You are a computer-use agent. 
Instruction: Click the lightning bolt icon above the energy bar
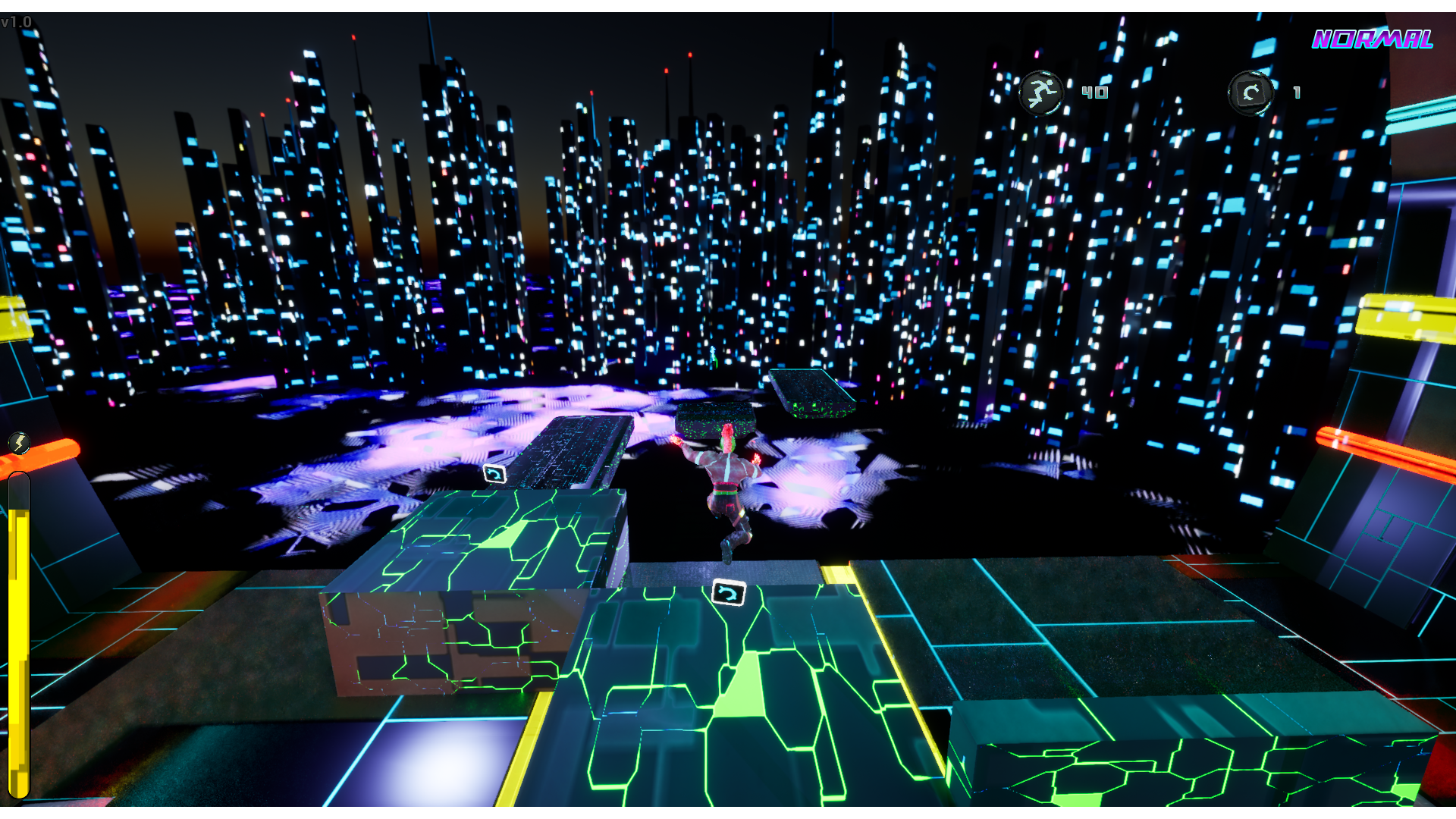coord(20,441)
